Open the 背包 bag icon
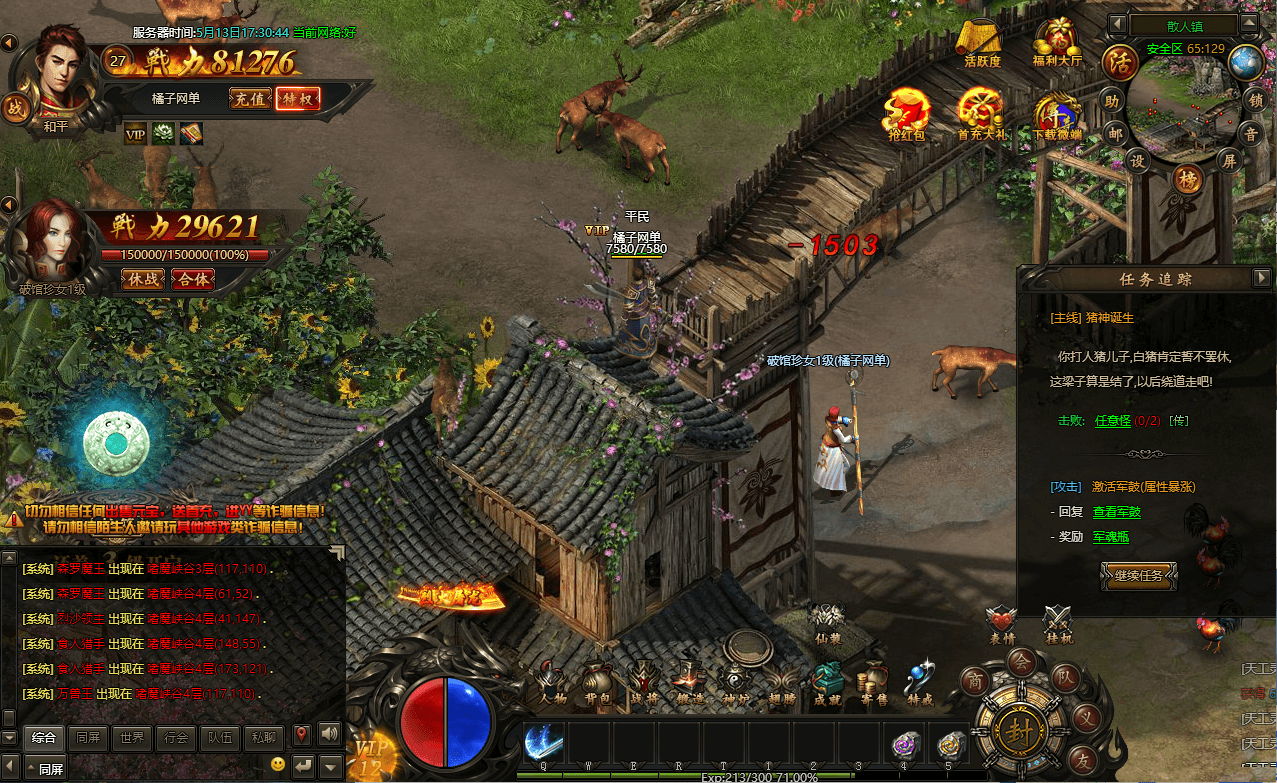1277x783 pixels. [597, 682]
